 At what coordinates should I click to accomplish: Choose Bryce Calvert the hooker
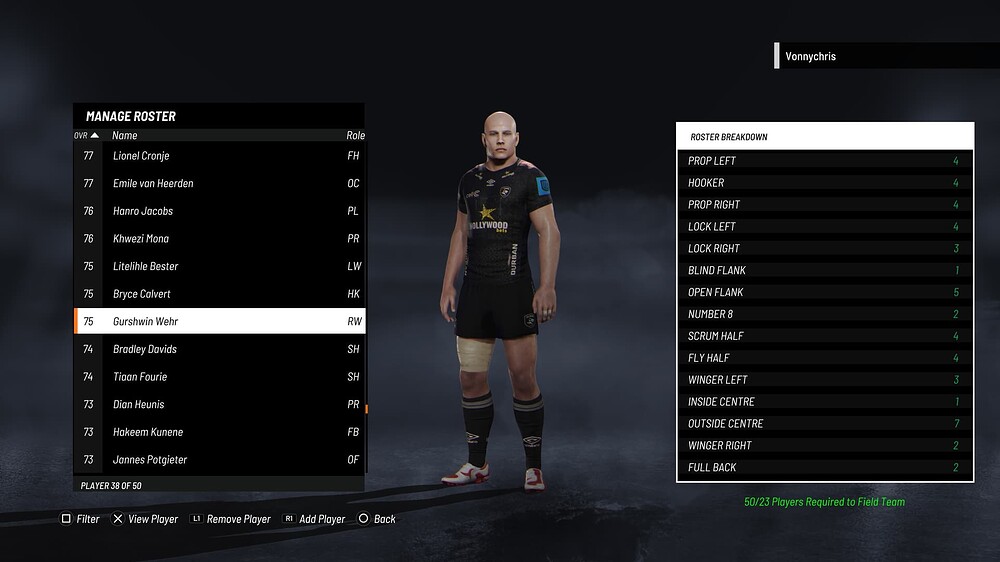tap(218, 294)
